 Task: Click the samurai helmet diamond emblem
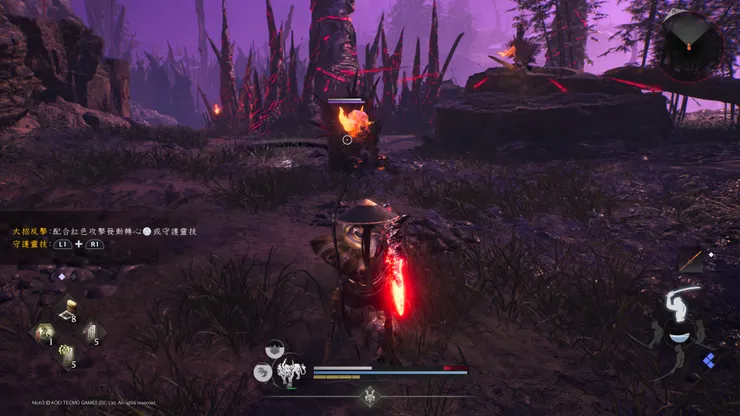click(367, 396)
